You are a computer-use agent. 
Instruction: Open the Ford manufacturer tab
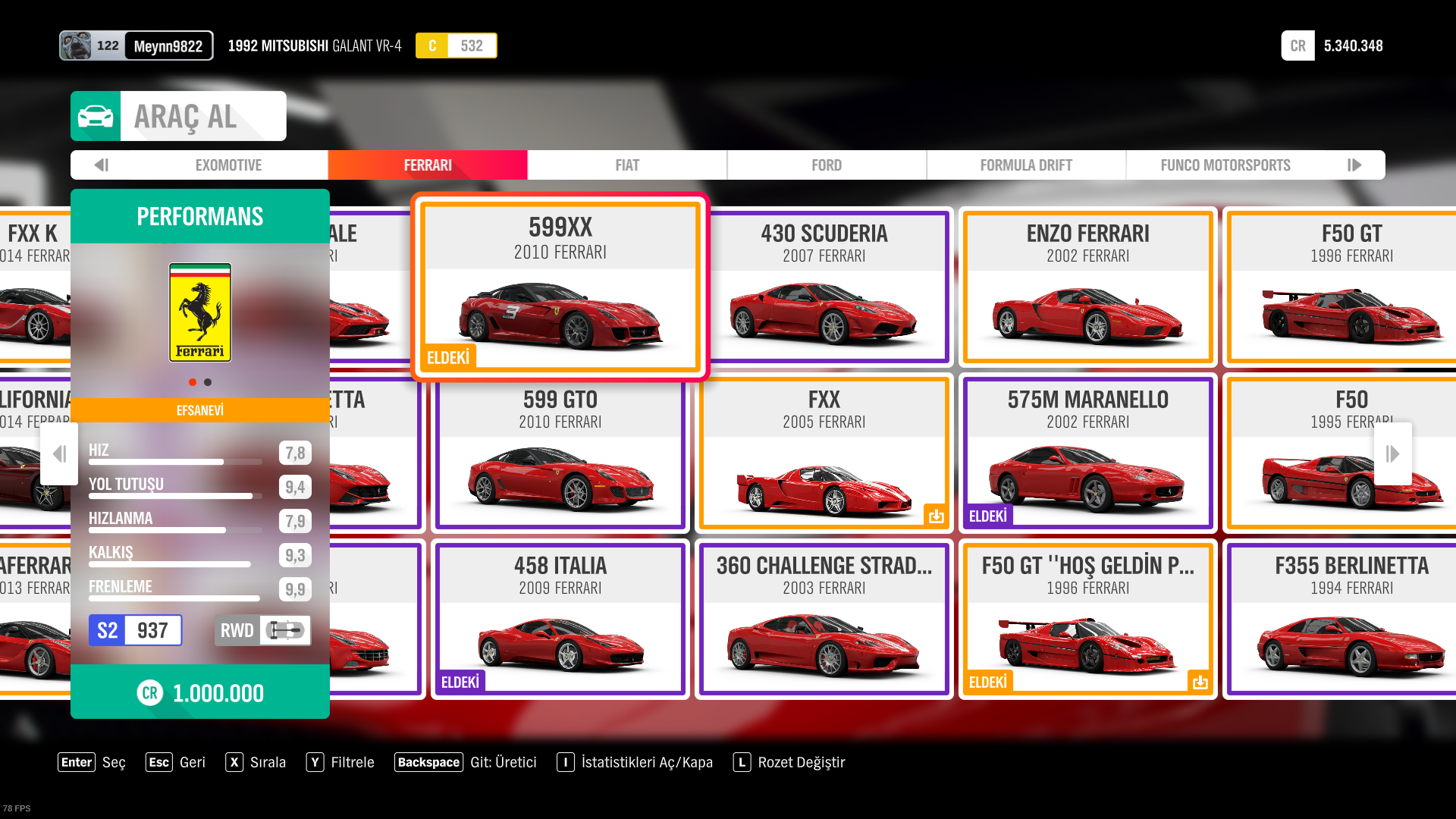[827, 165]
